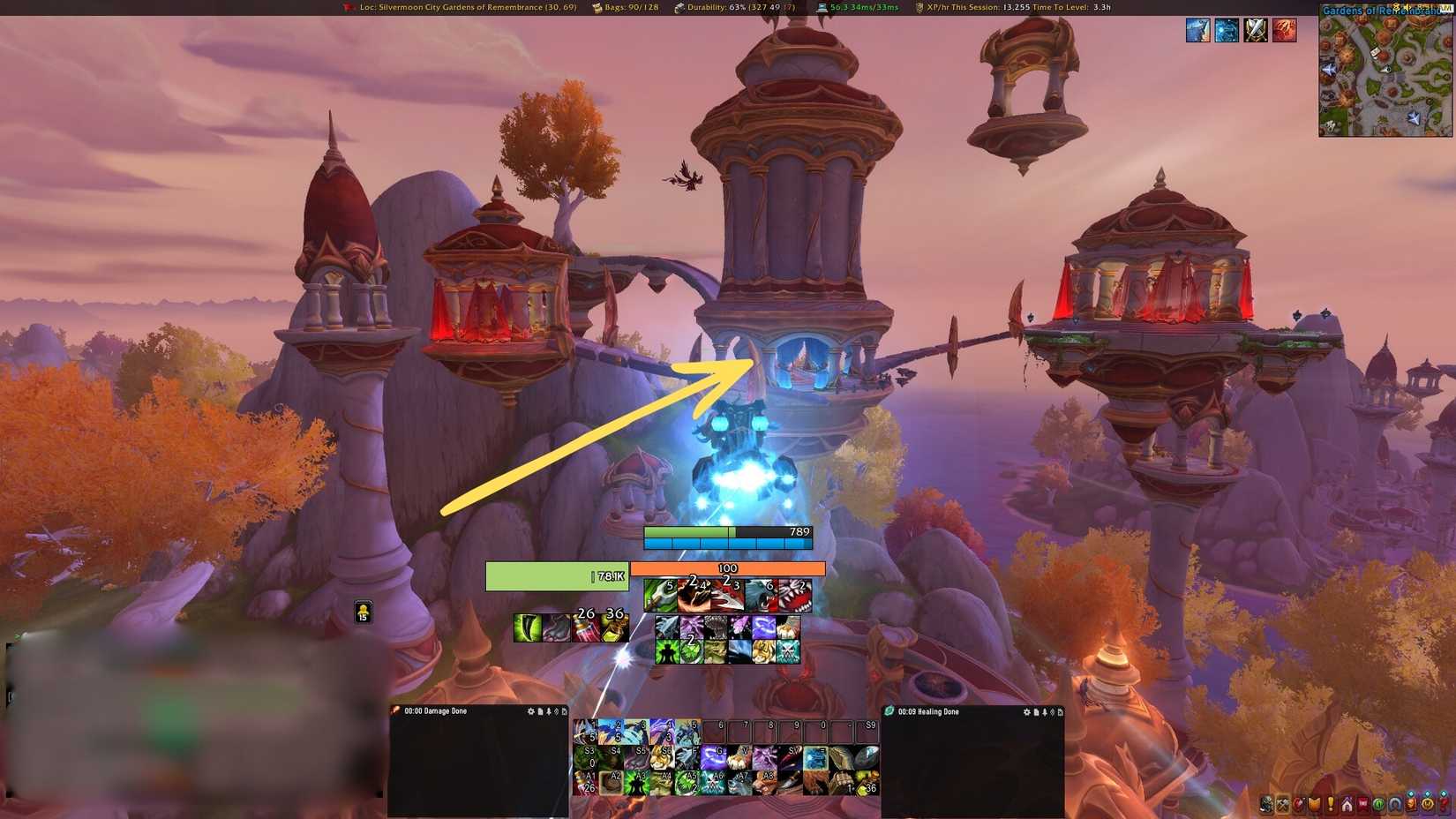Open Collections via the blue horseshoe icon

click(1395, 804)
